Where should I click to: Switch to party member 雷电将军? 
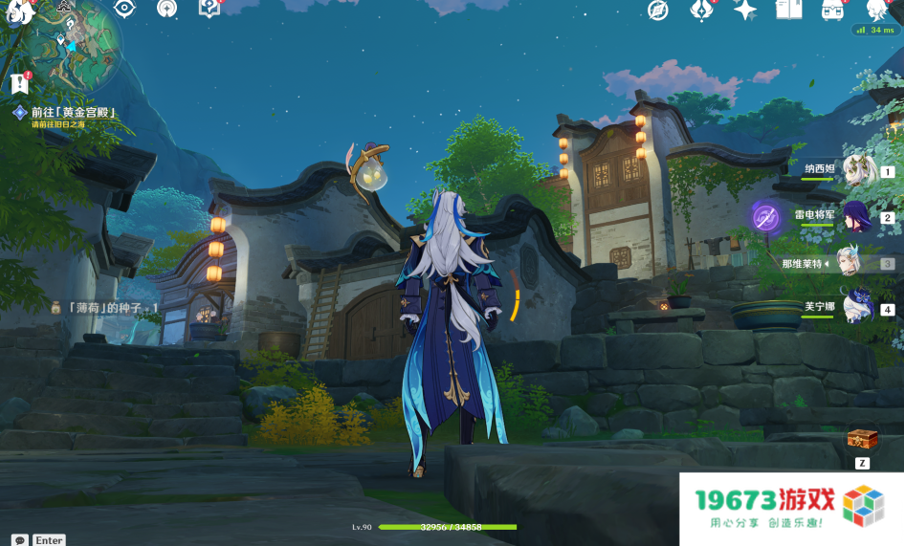[858, 217]
